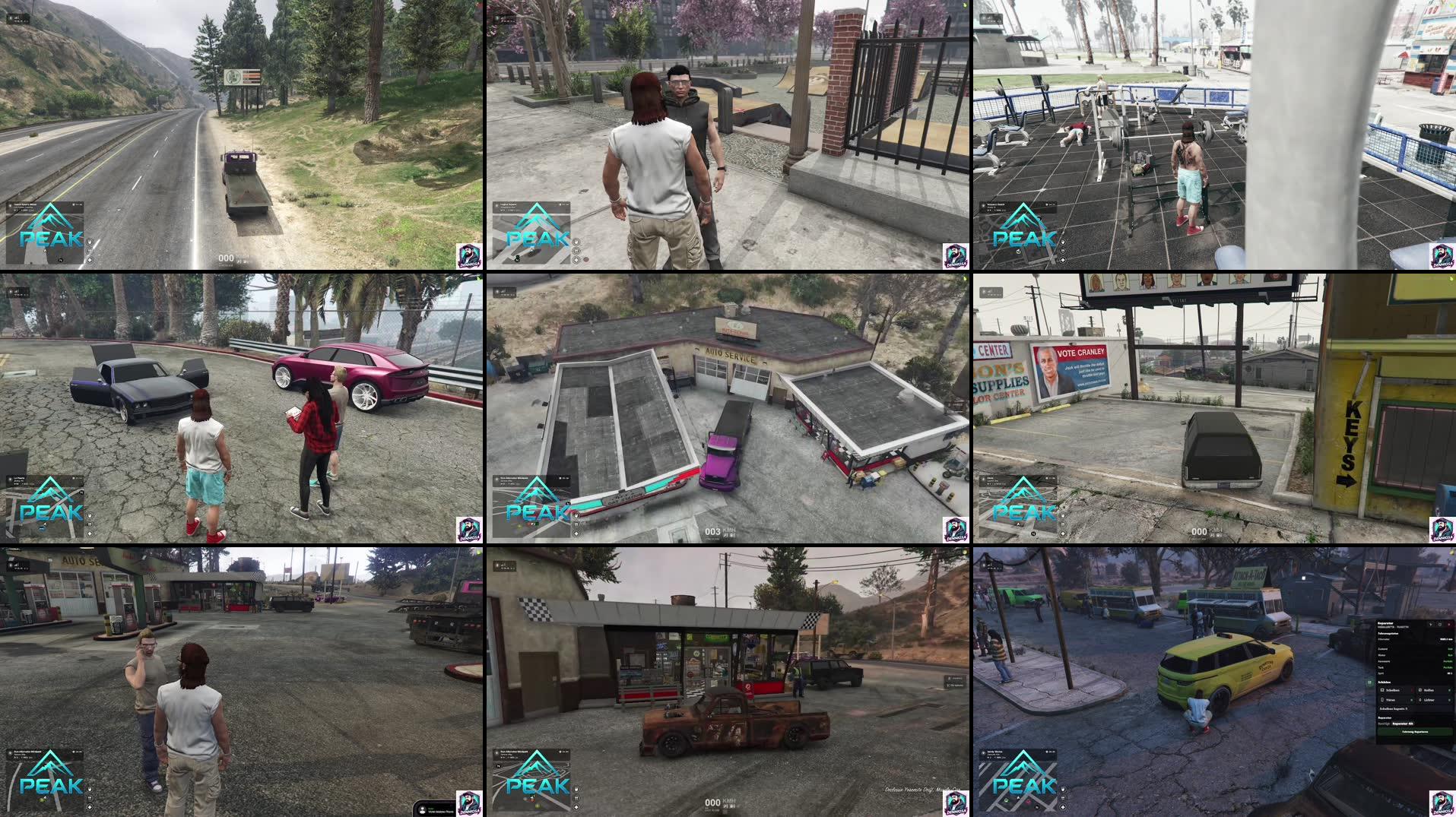Open the Violet Malone Phone notification

pos(442,812)
